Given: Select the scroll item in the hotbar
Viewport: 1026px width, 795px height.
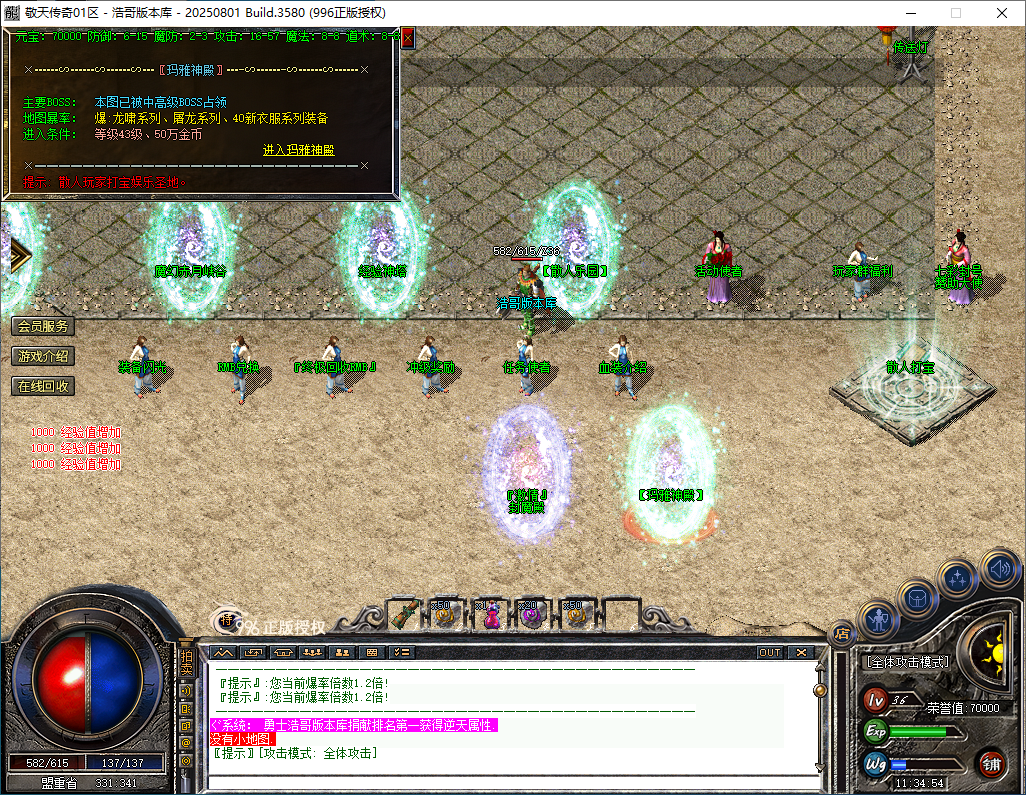Looking at the screenshot, I should coord(404,614).
